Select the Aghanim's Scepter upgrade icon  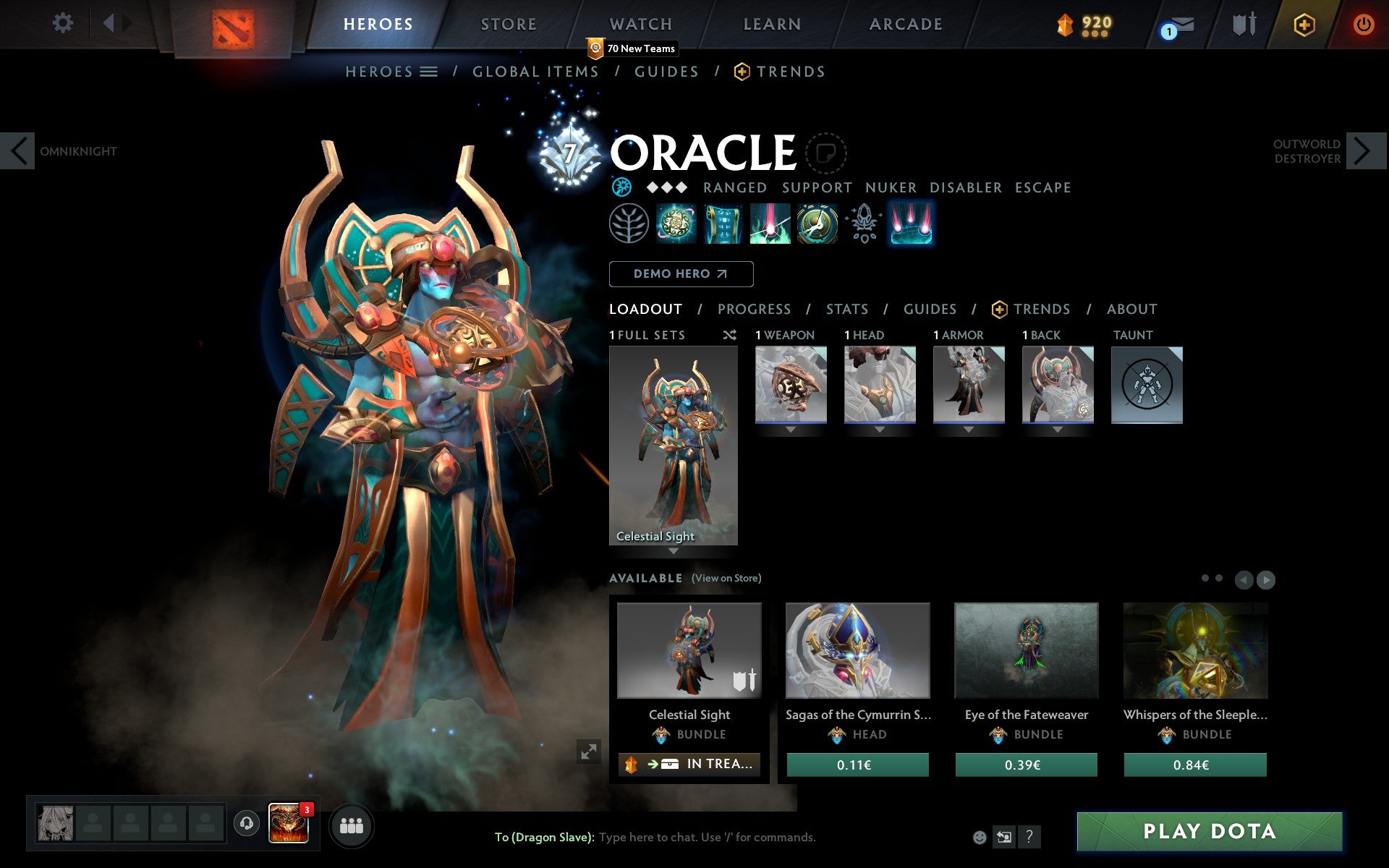(x=864, y=224)
